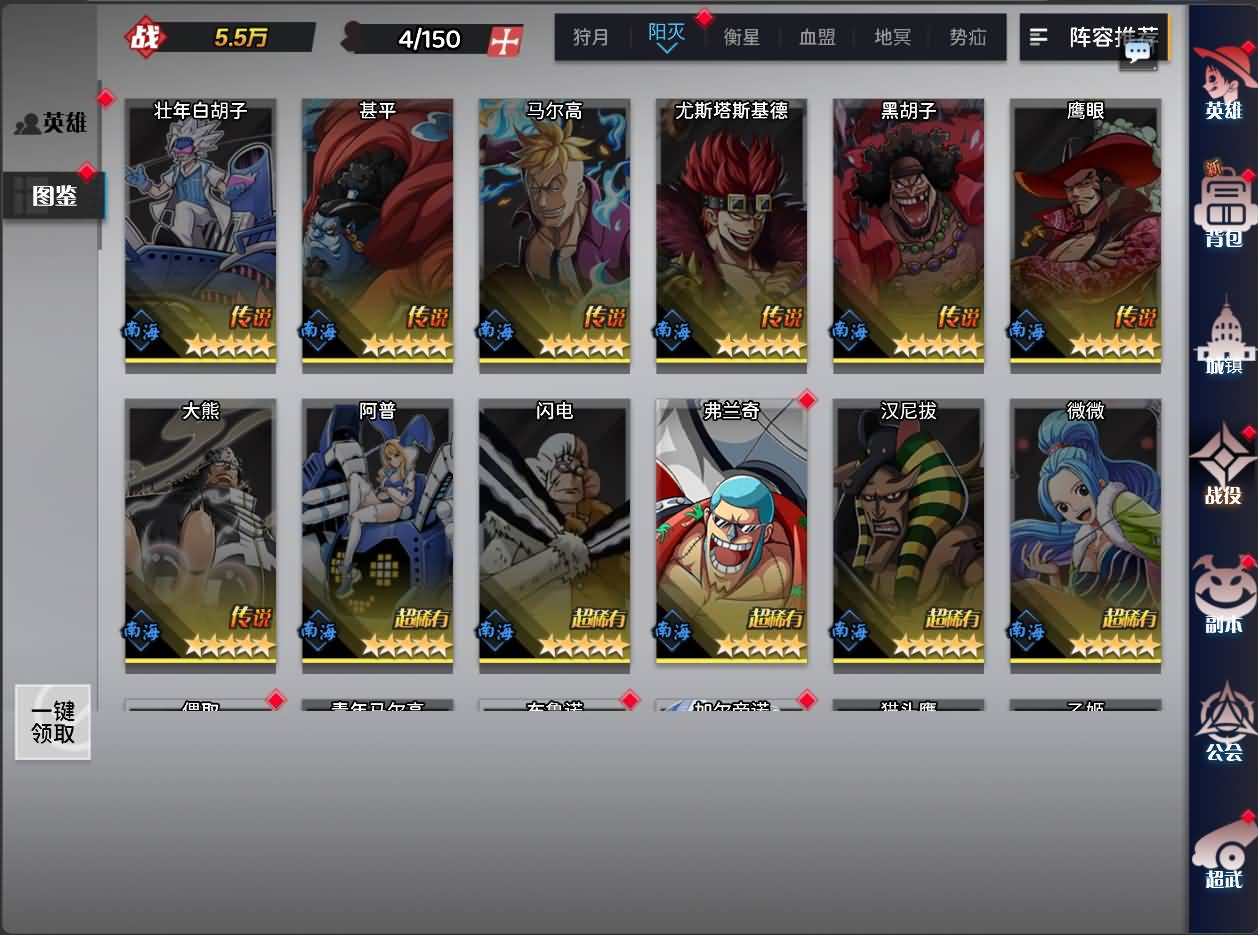Open the chat speech bubble icon
1258x935 pixels.
(x=1138, y=53)
